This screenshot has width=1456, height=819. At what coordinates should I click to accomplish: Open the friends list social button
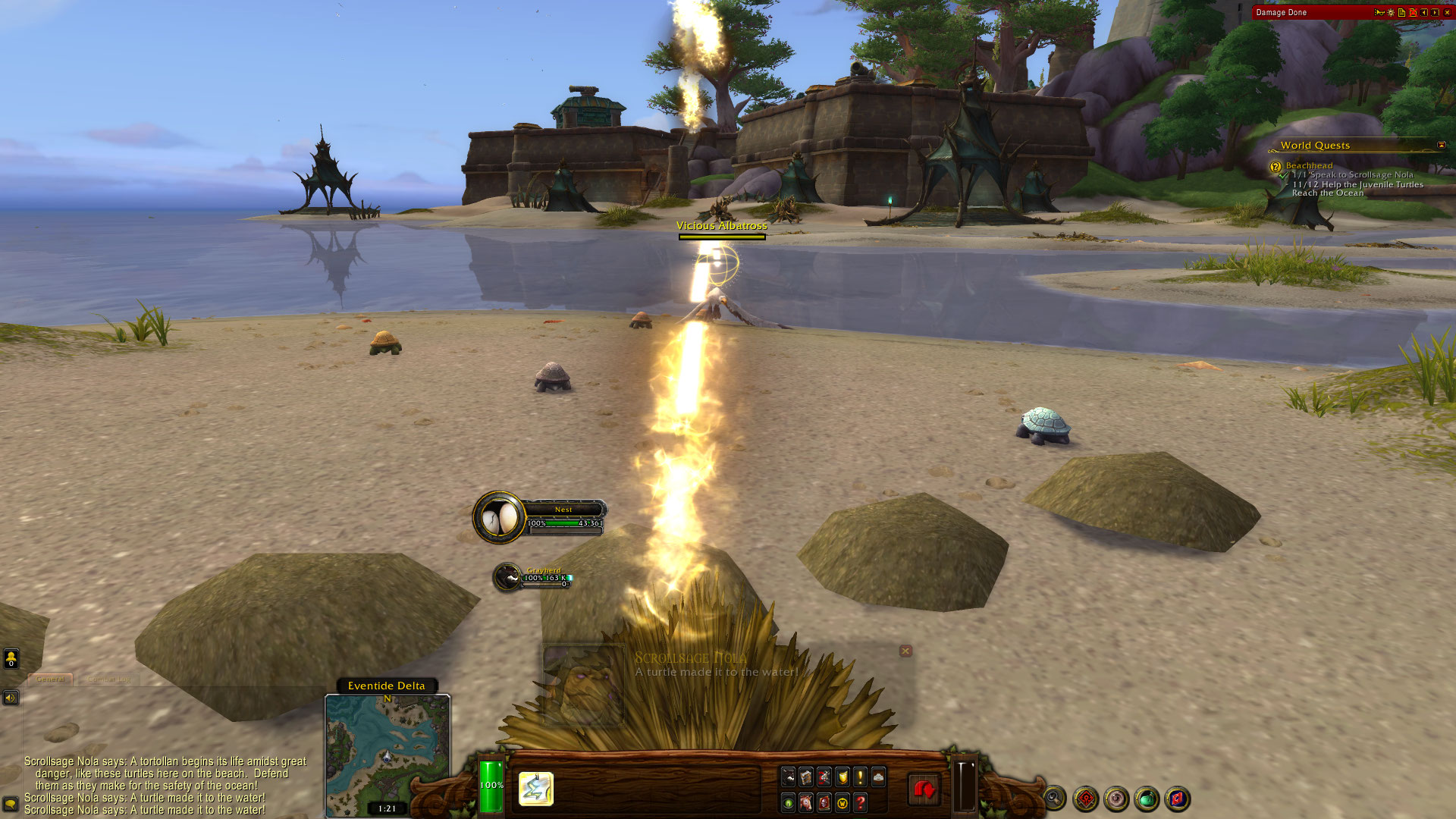(11, 658)
